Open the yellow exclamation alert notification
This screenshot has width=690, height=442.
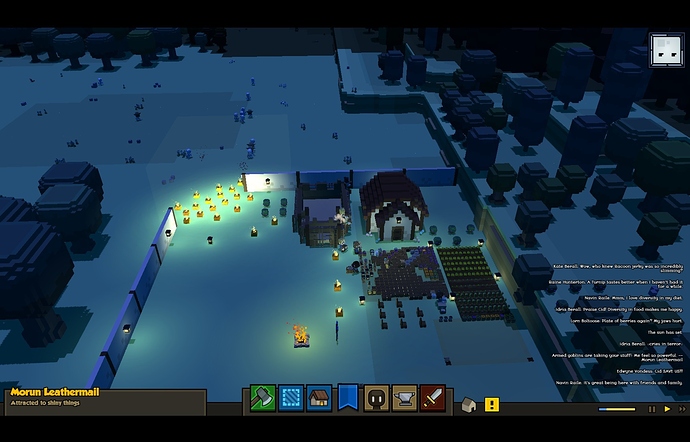tap(491, 404)
